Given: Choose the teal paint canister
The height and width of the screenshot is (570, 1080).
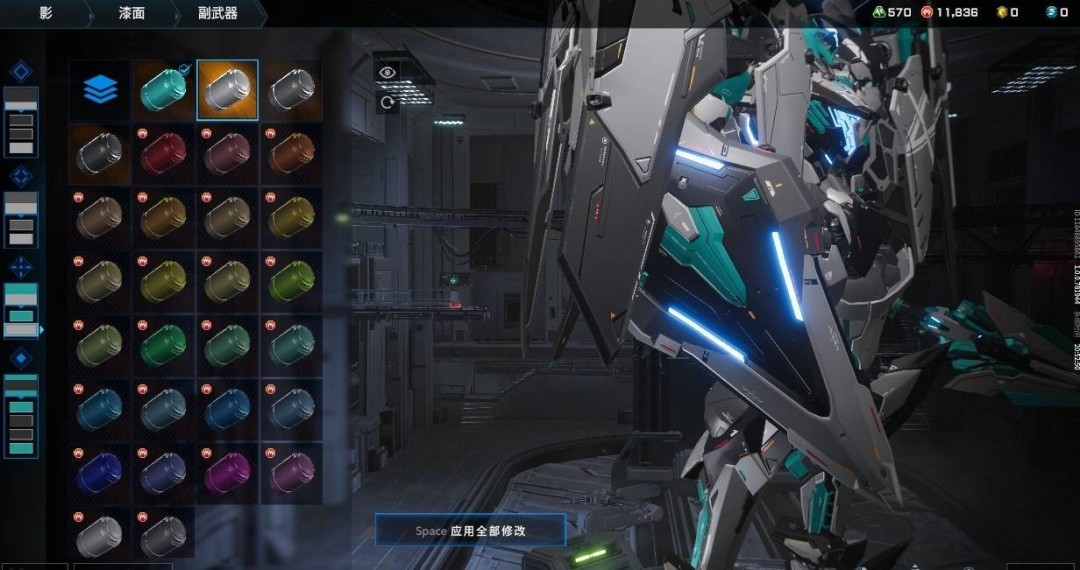Looking at the screenshot, I should [x=162, y=90].
